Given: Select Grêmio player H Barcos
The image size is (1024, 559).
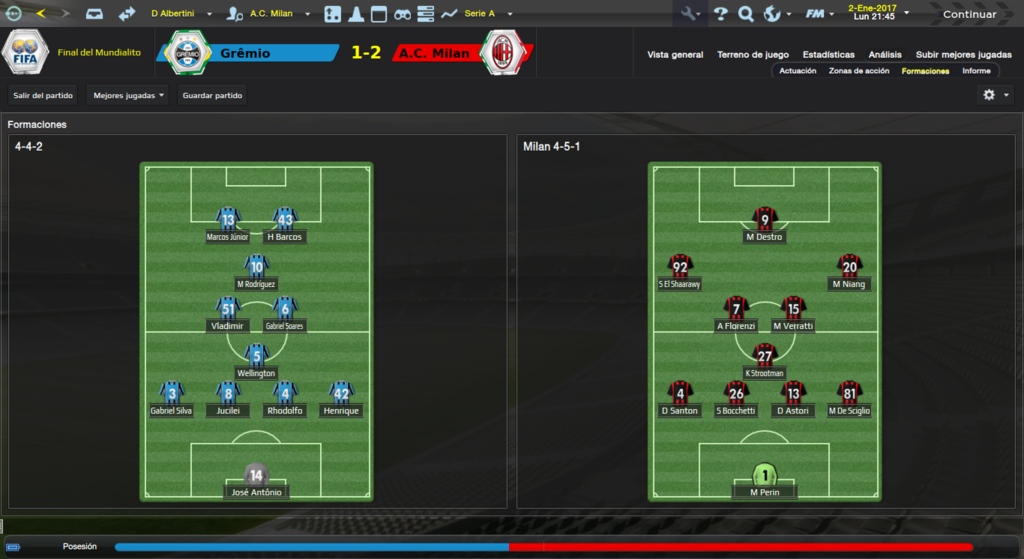Looking at the screenshot, I should pyautogui.click(x=285, y=226).
